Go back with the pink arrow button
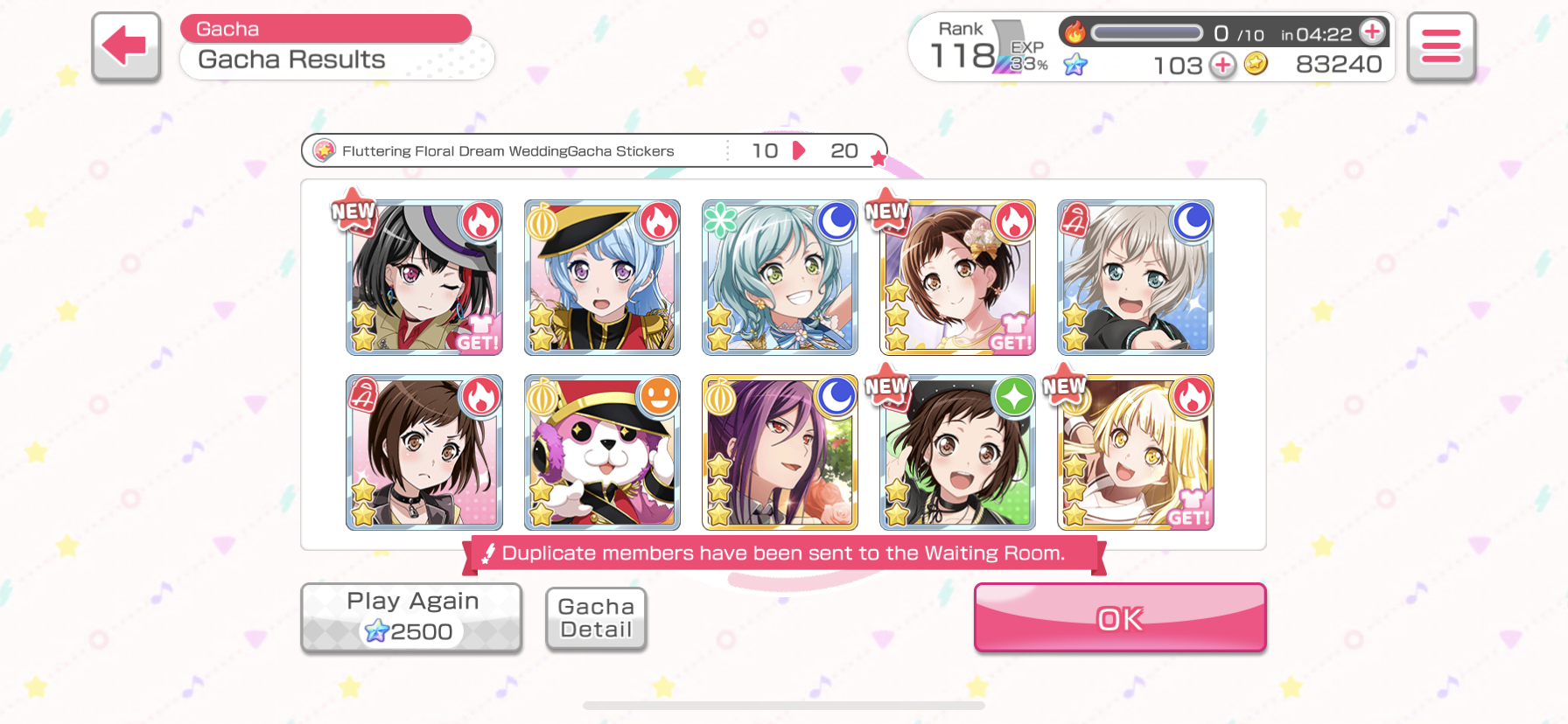This screenshot has width=1568, height=724. coord(126,46)
